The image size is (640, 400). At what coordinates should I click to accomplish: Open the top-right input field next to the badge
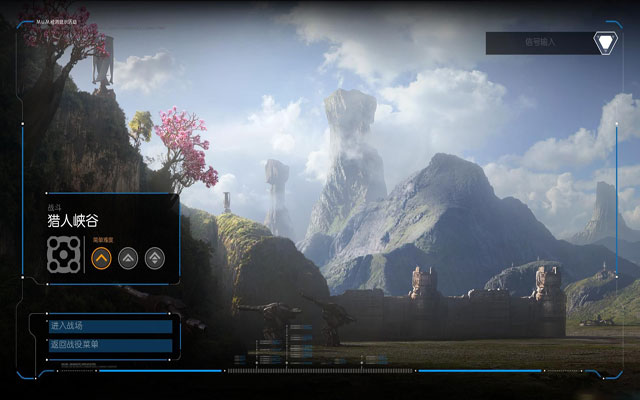[538, 43]
